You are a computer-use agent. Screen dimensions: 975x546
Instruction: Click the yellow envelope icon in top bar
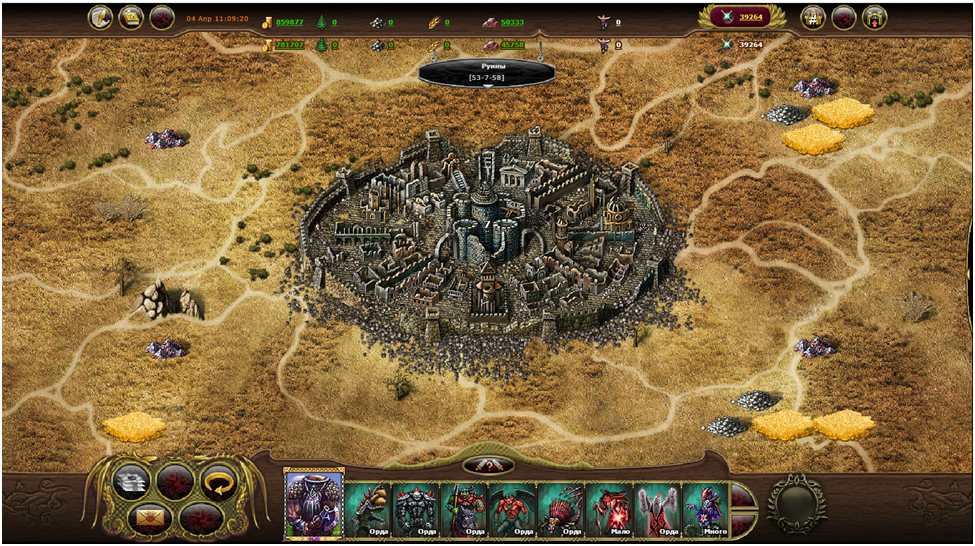click(131, 17)
